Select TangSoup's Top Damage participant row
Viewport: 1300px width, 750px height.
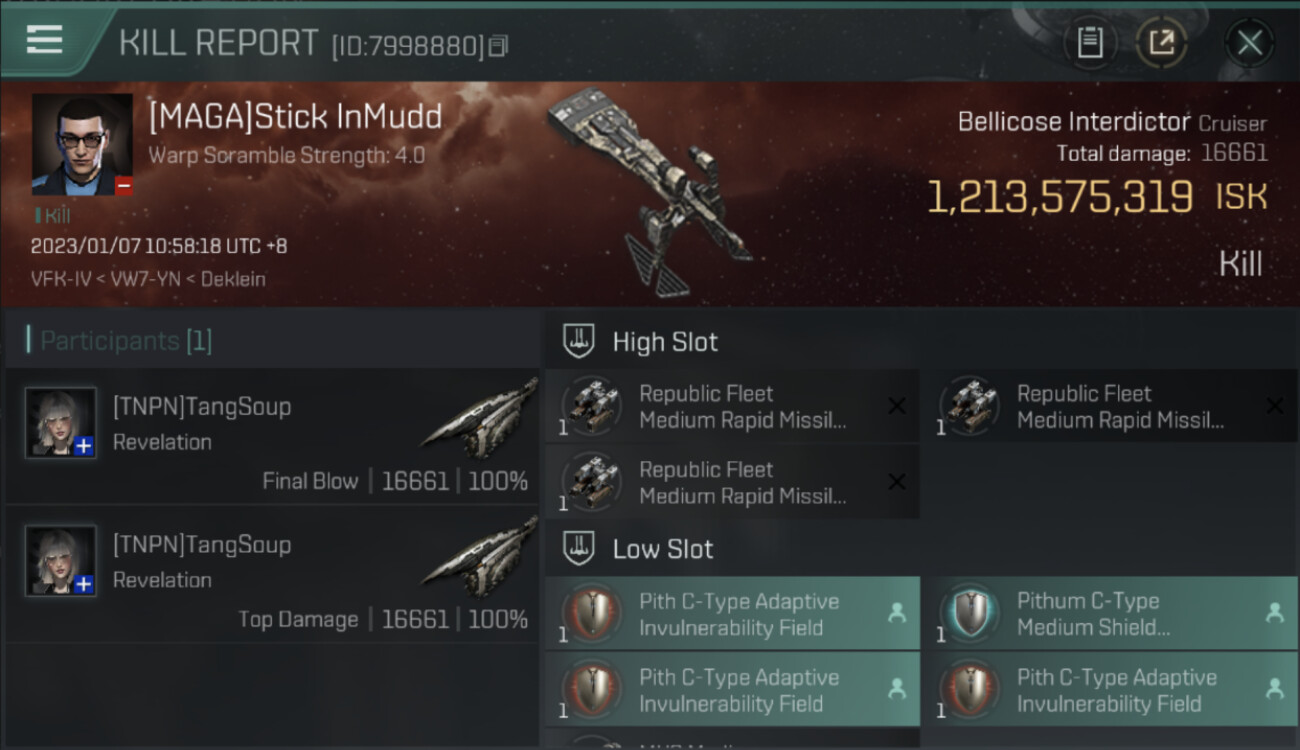(272, 573)
